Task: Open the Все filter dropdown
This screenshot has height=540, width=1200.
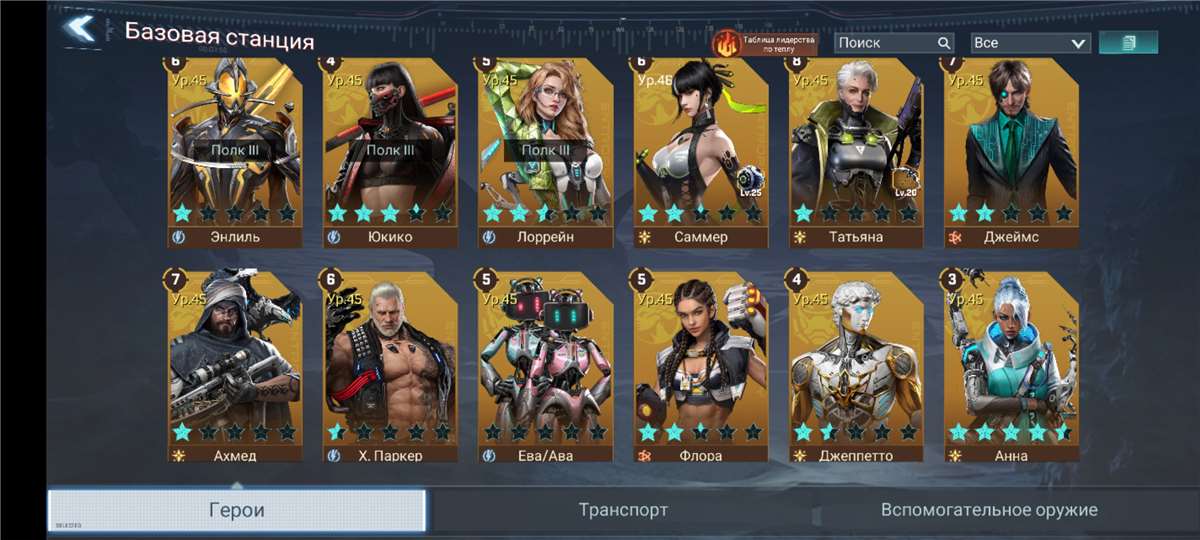Action: pyautogui.click(x=1030, y=43)
